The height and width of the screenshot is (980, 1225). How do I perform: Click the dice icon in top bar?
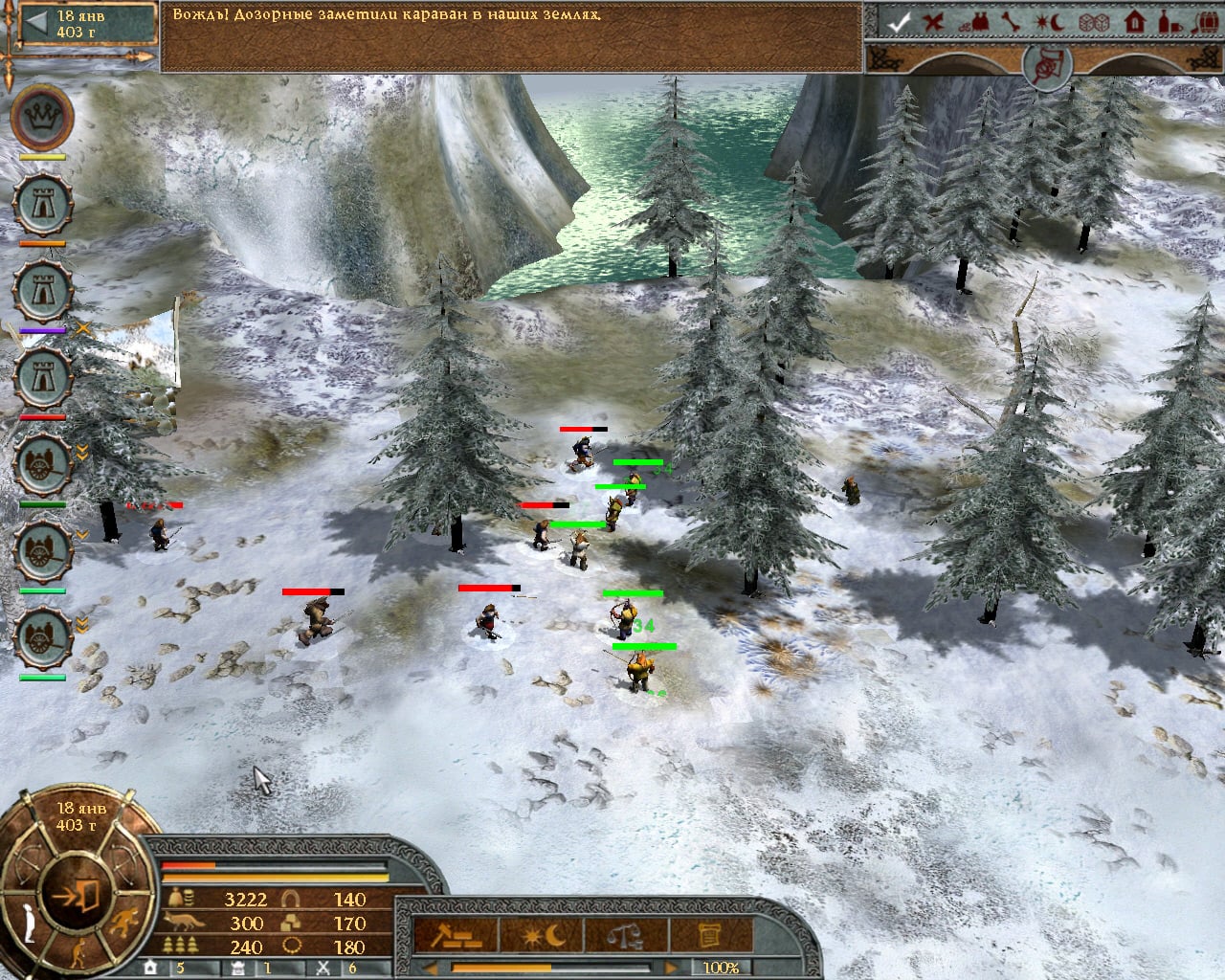point(1098,23)
